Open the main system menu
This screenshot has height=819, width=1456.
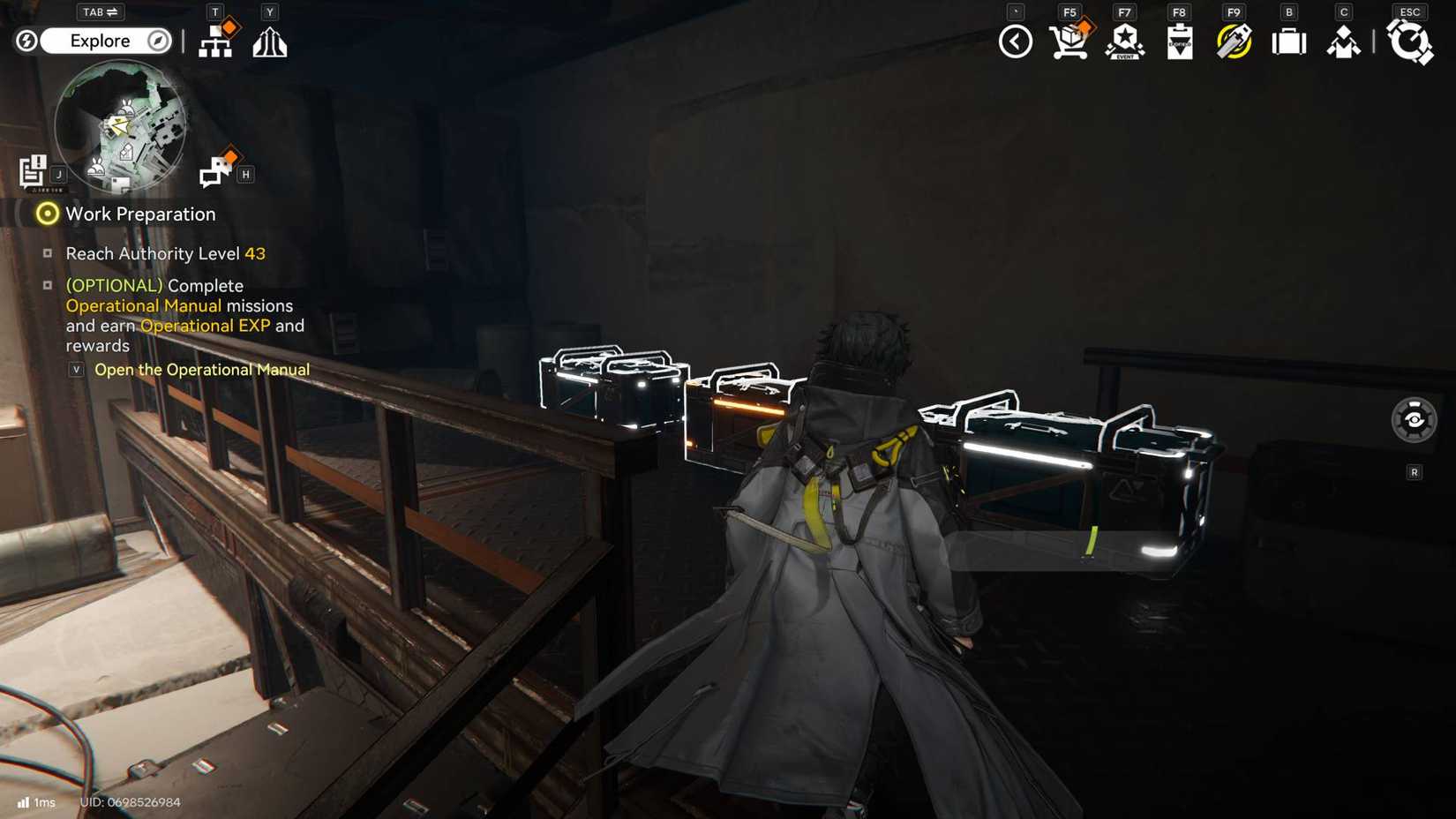tap(1409, 41)
